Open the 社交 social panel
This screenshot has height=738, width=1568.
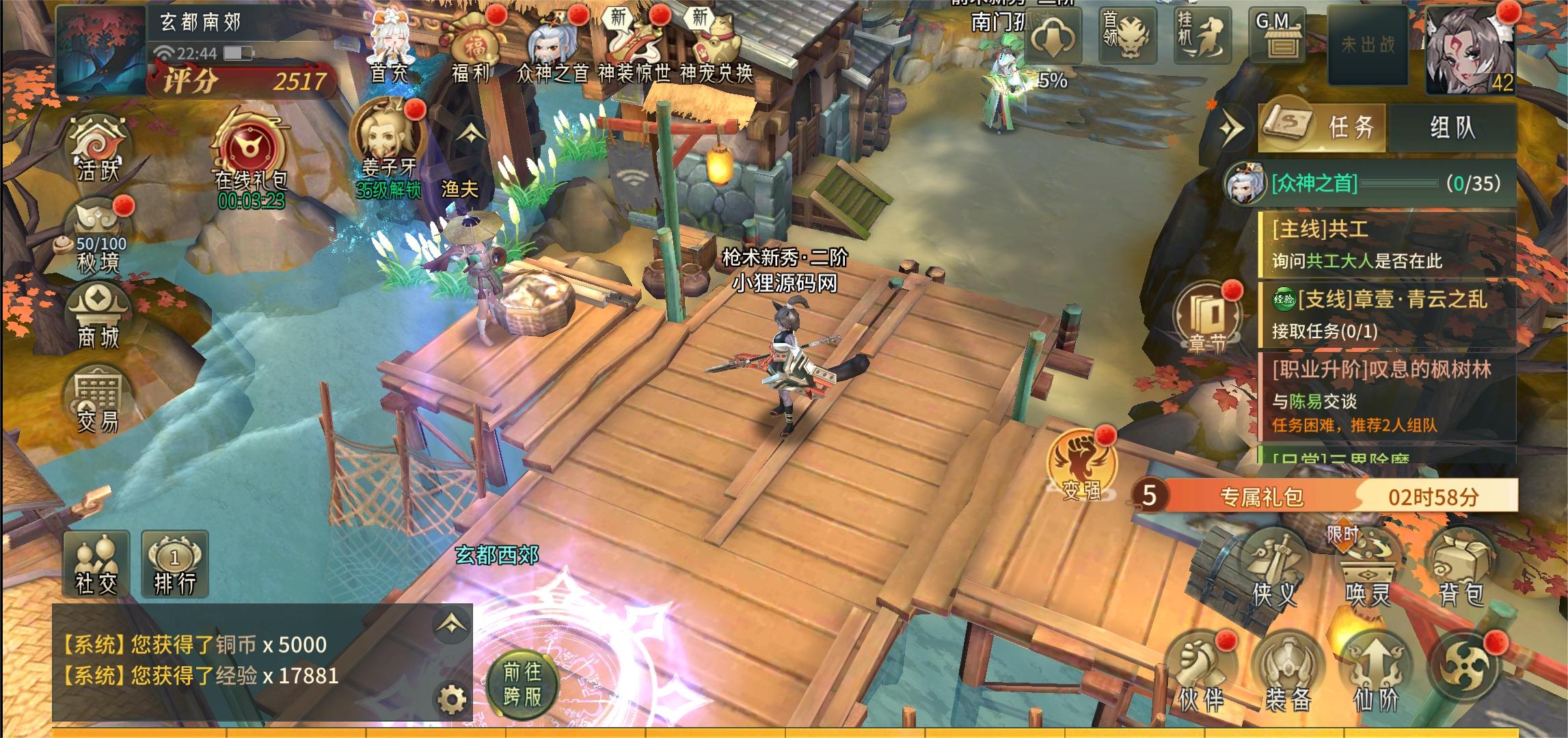coord(96,564)
